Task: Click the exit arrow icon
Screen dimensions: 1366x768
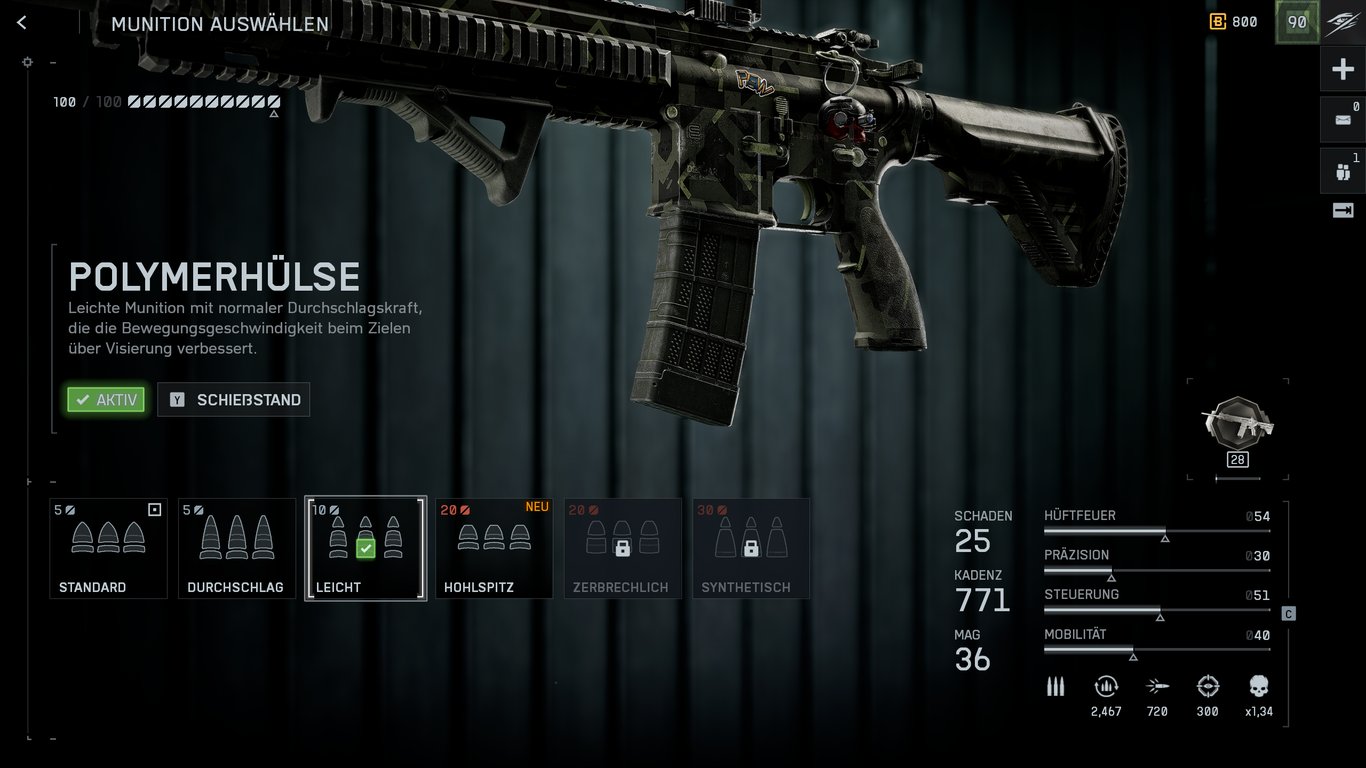Action: pos(1342,210)
